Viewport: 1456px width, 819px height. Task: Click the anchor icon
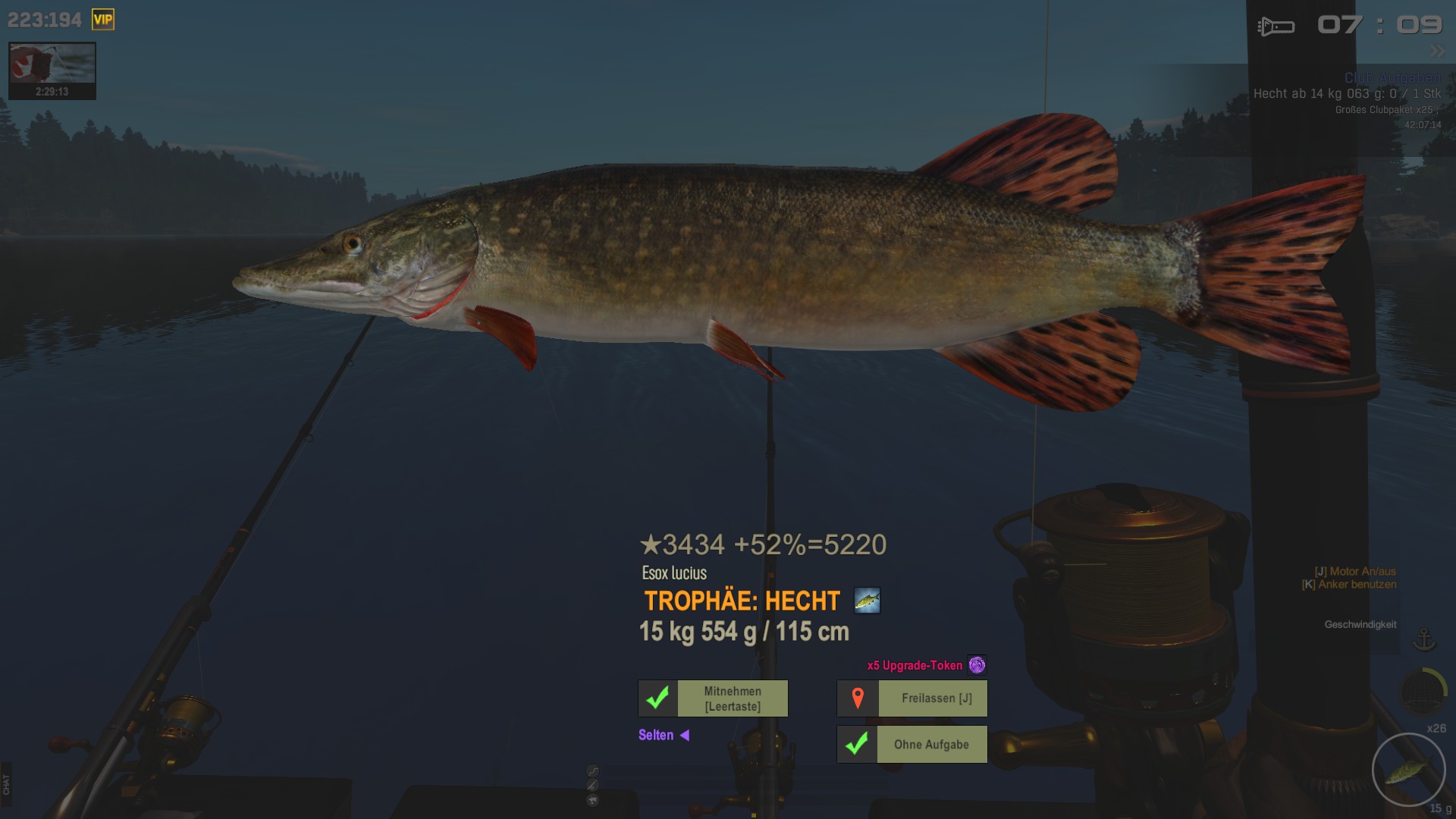point(1424,640)
